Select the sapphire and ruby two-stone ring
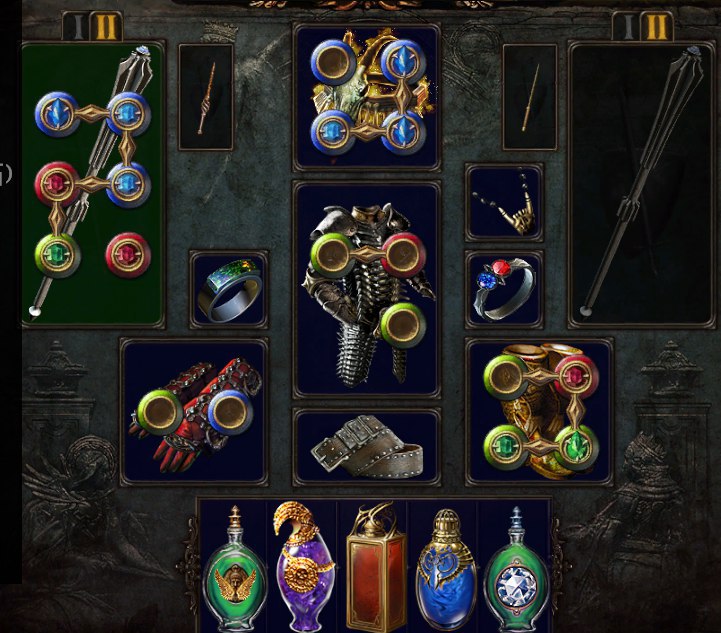Screen dimensions: 721x633 pos(504,290)
